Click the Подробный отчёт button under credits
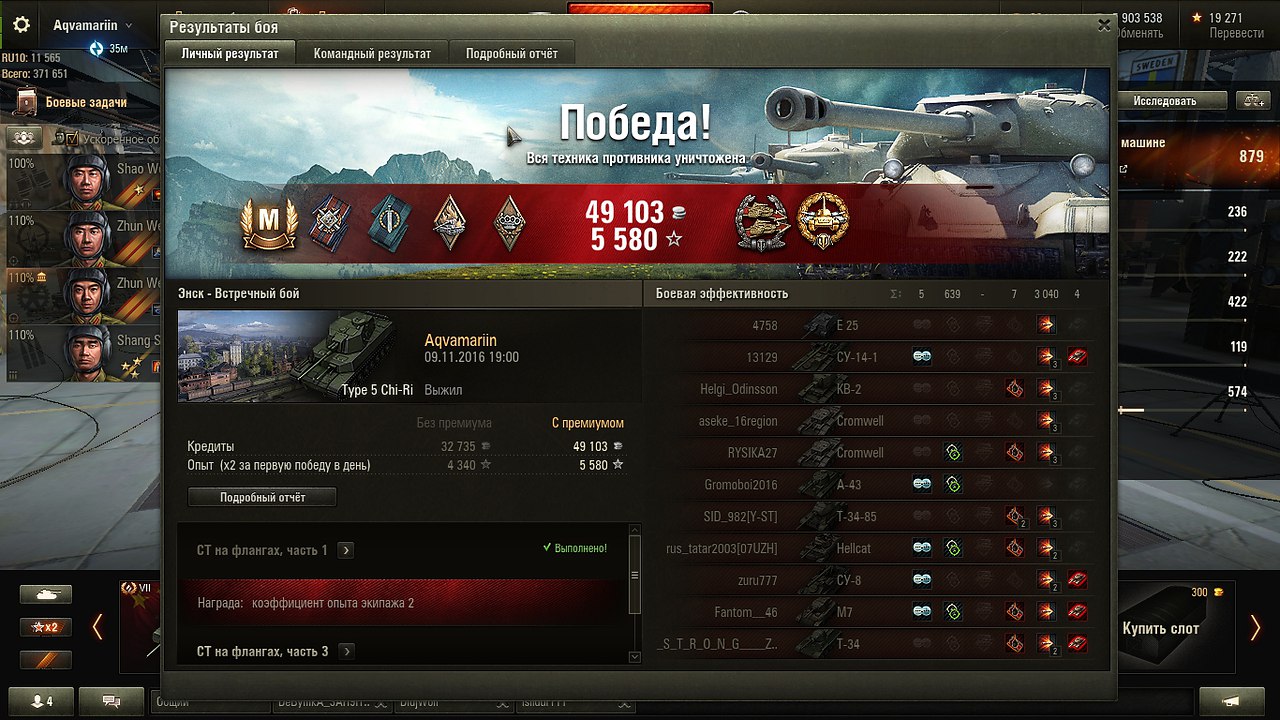 [x=262, y=497]
